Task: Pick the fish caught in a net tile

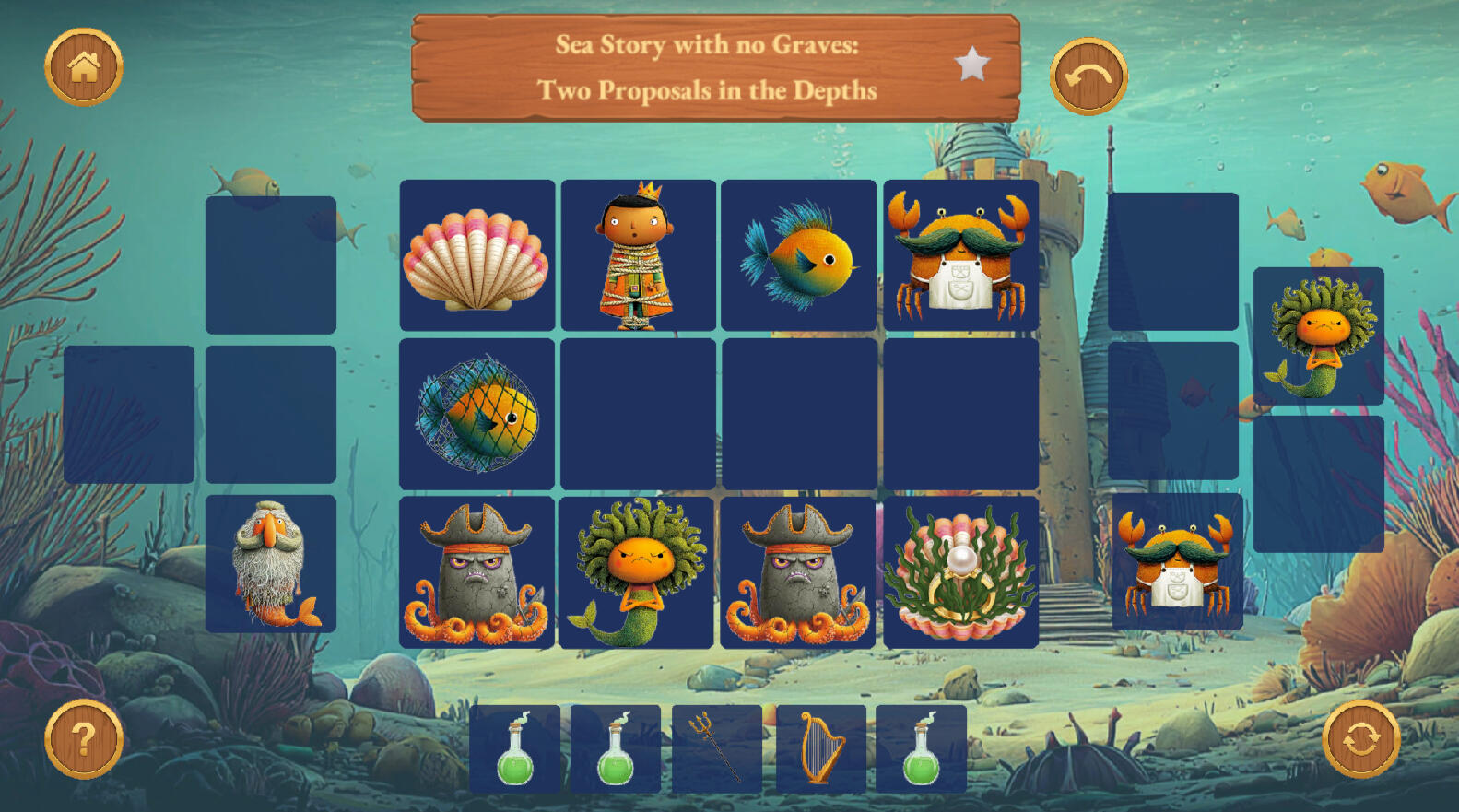Action: pyautogui.click(x=477, y=414)
